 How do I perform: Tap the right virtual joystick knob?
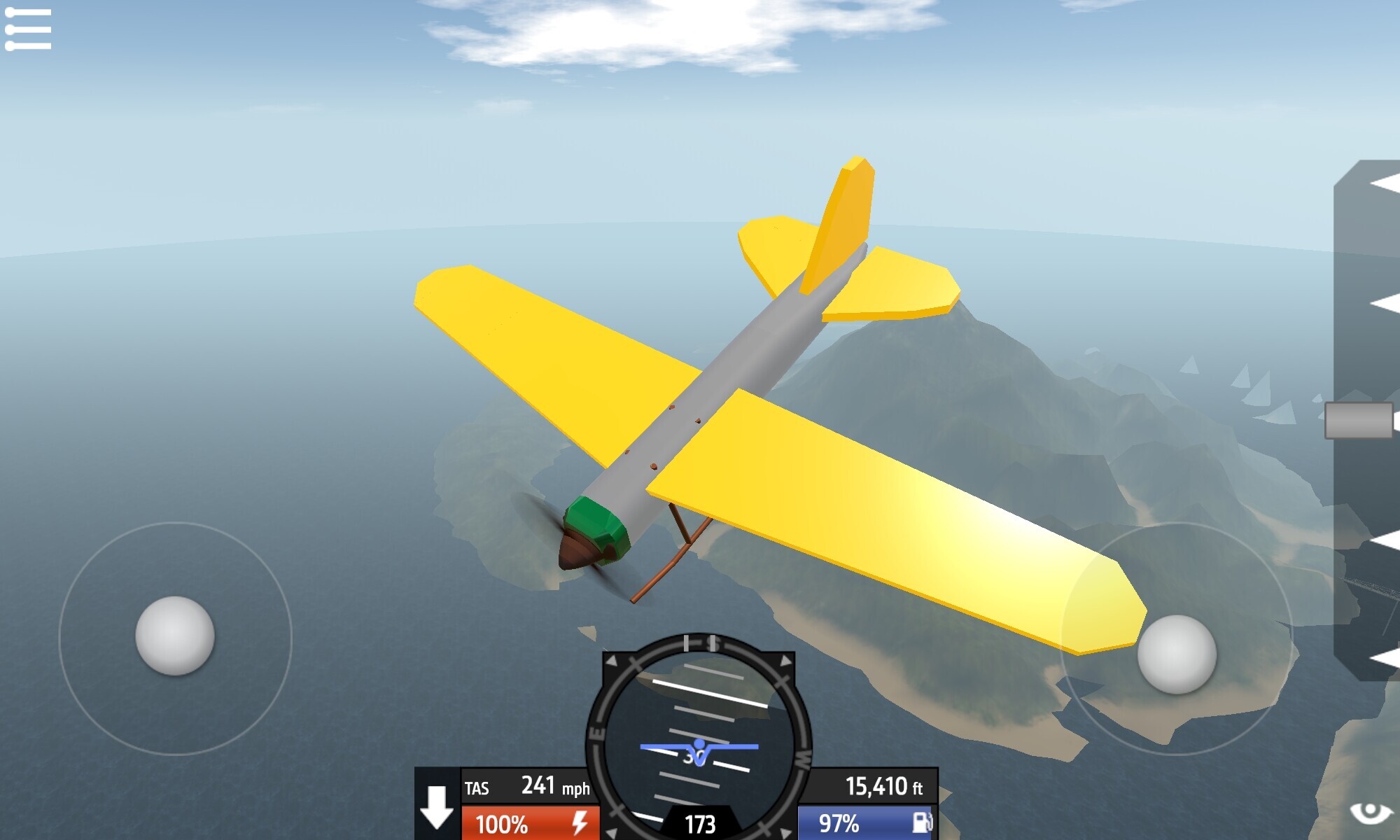(x=1177, y=654)
